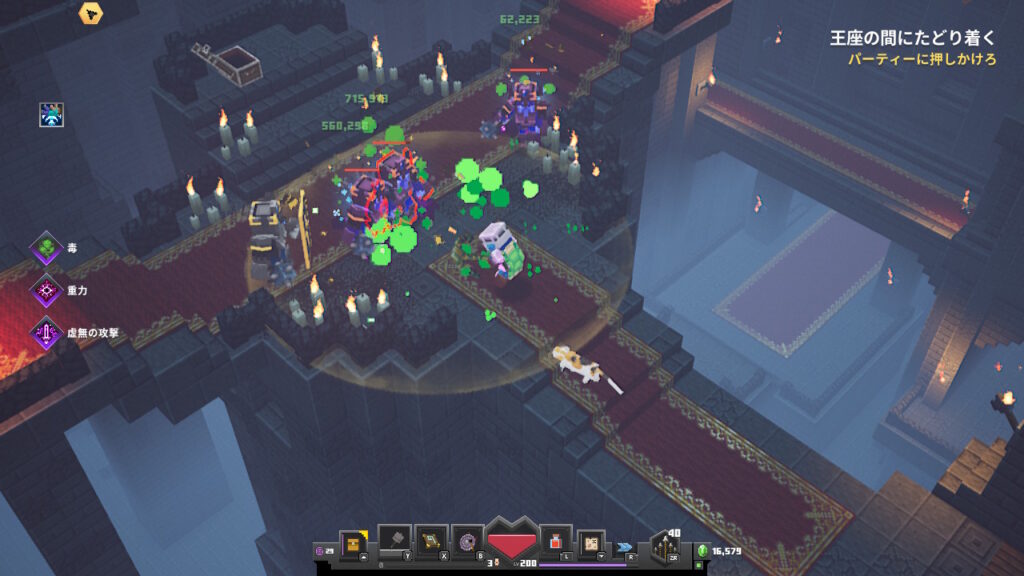Click the poison (毒) enchantment icon
Screen dimensions: 1024x576
[46, 246]
